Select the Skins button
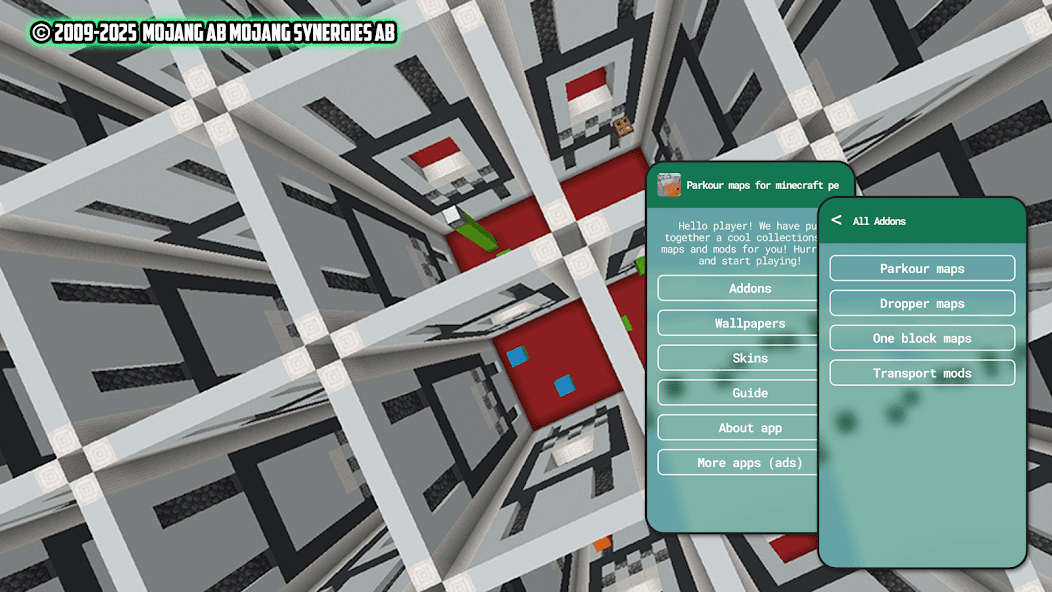Viewport: 1052px width, 592px height. 738,358
